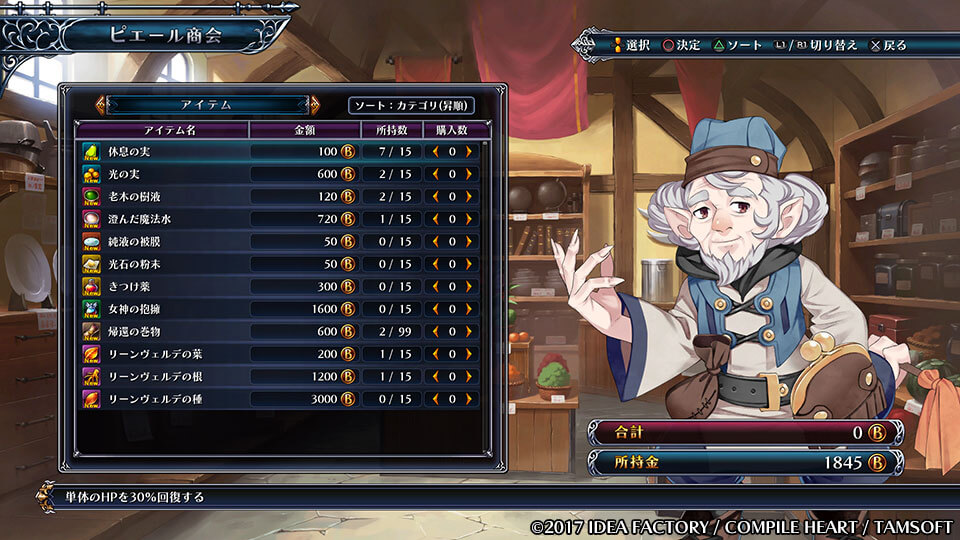Screen dimensions: 960x540
Task: Sort the list by 金額 column header
Action: click(304, 130)
